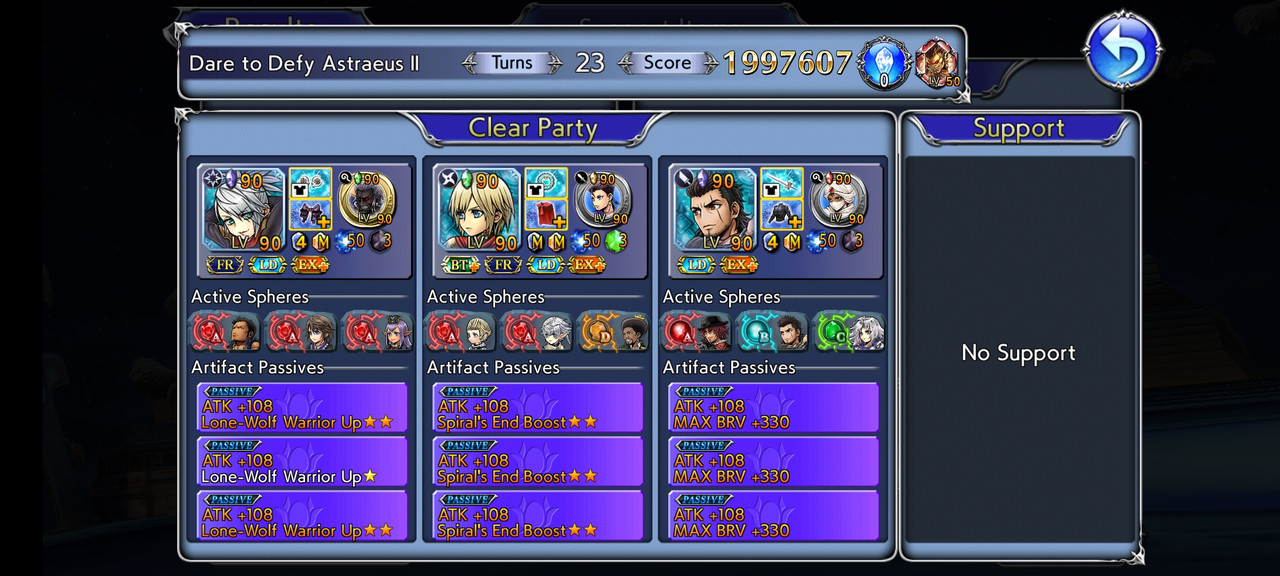Select the dark-haired third party member portrait
This screenshot has width=1280, height=576.
(715, 209)
